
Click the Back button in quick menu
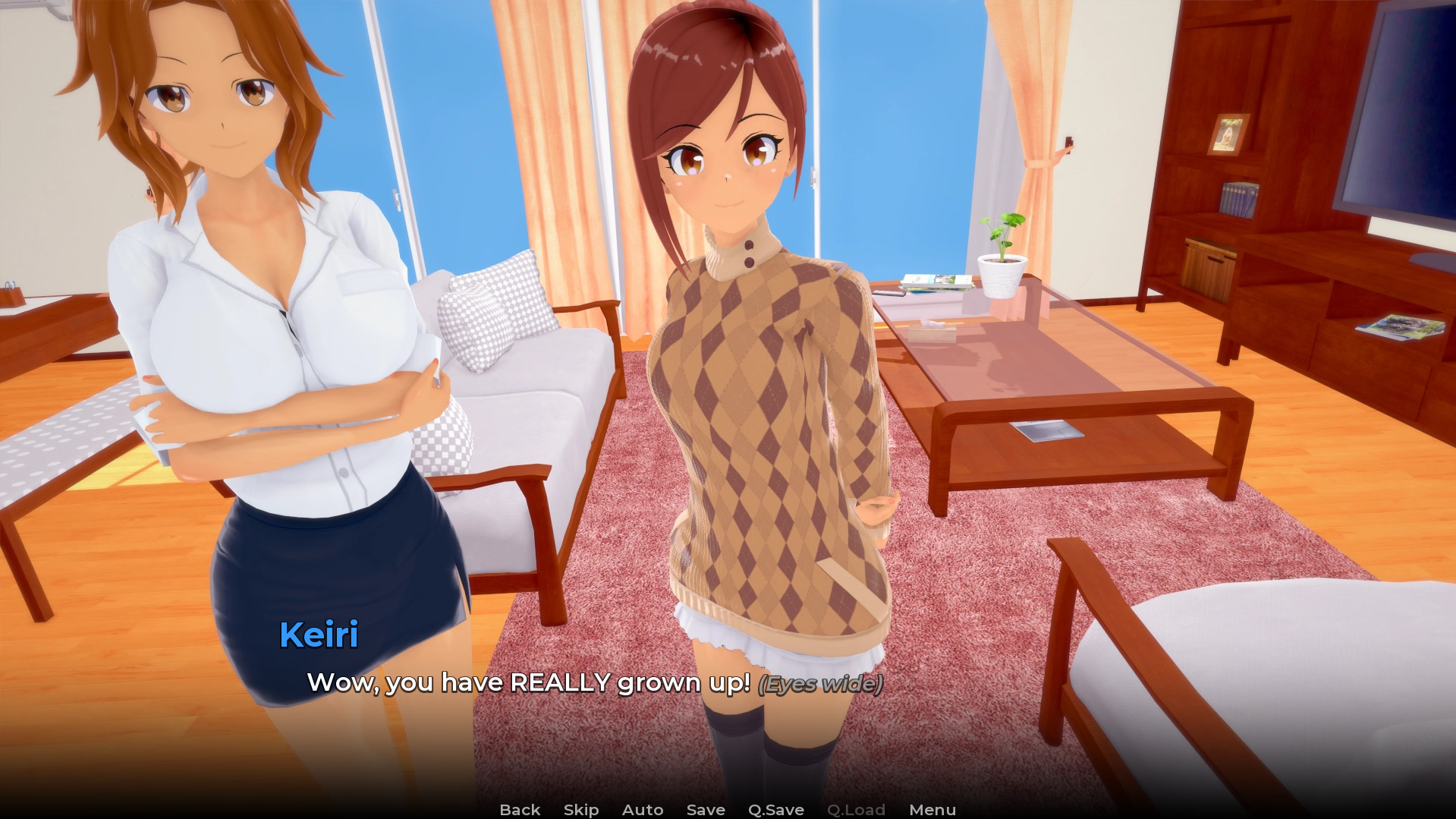(x=520, y=810)
